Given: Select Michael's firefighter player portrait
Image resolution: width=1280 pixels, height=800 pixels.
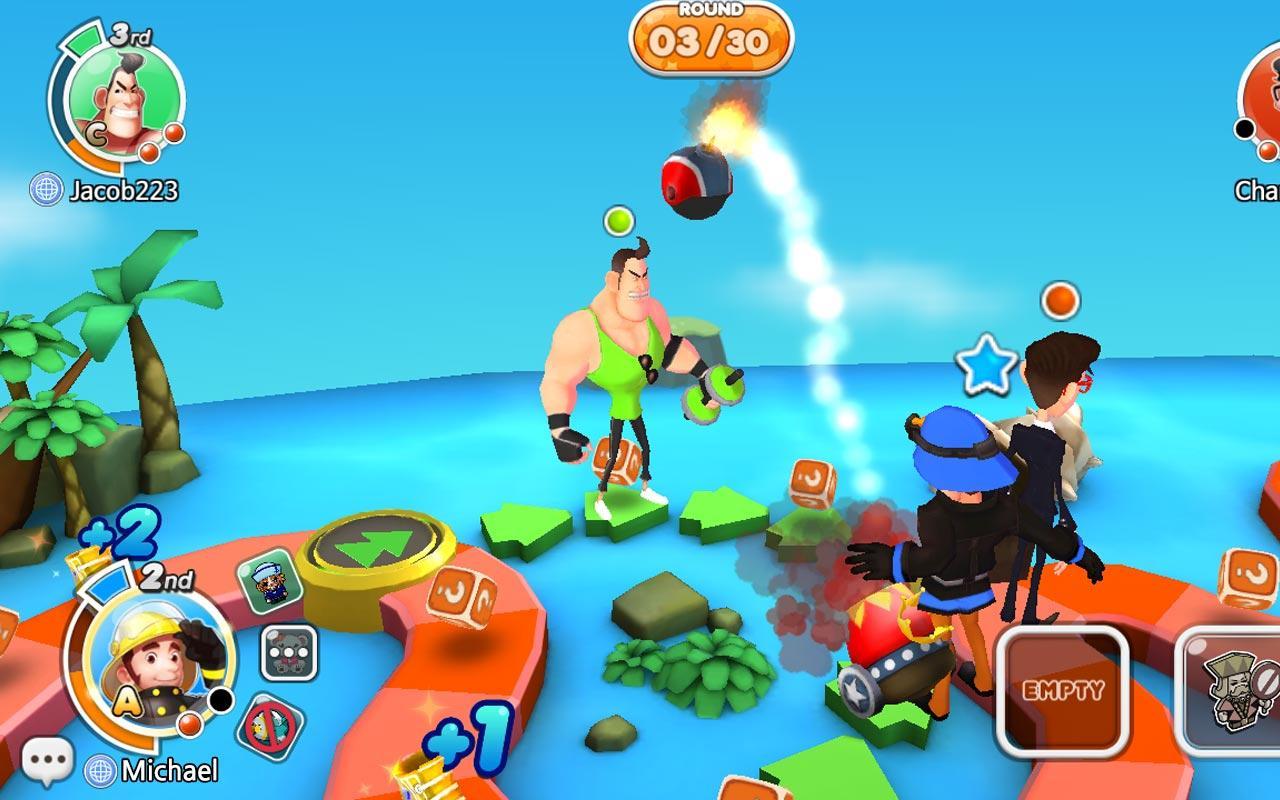Looking at the screenshot, I should 150,658.
